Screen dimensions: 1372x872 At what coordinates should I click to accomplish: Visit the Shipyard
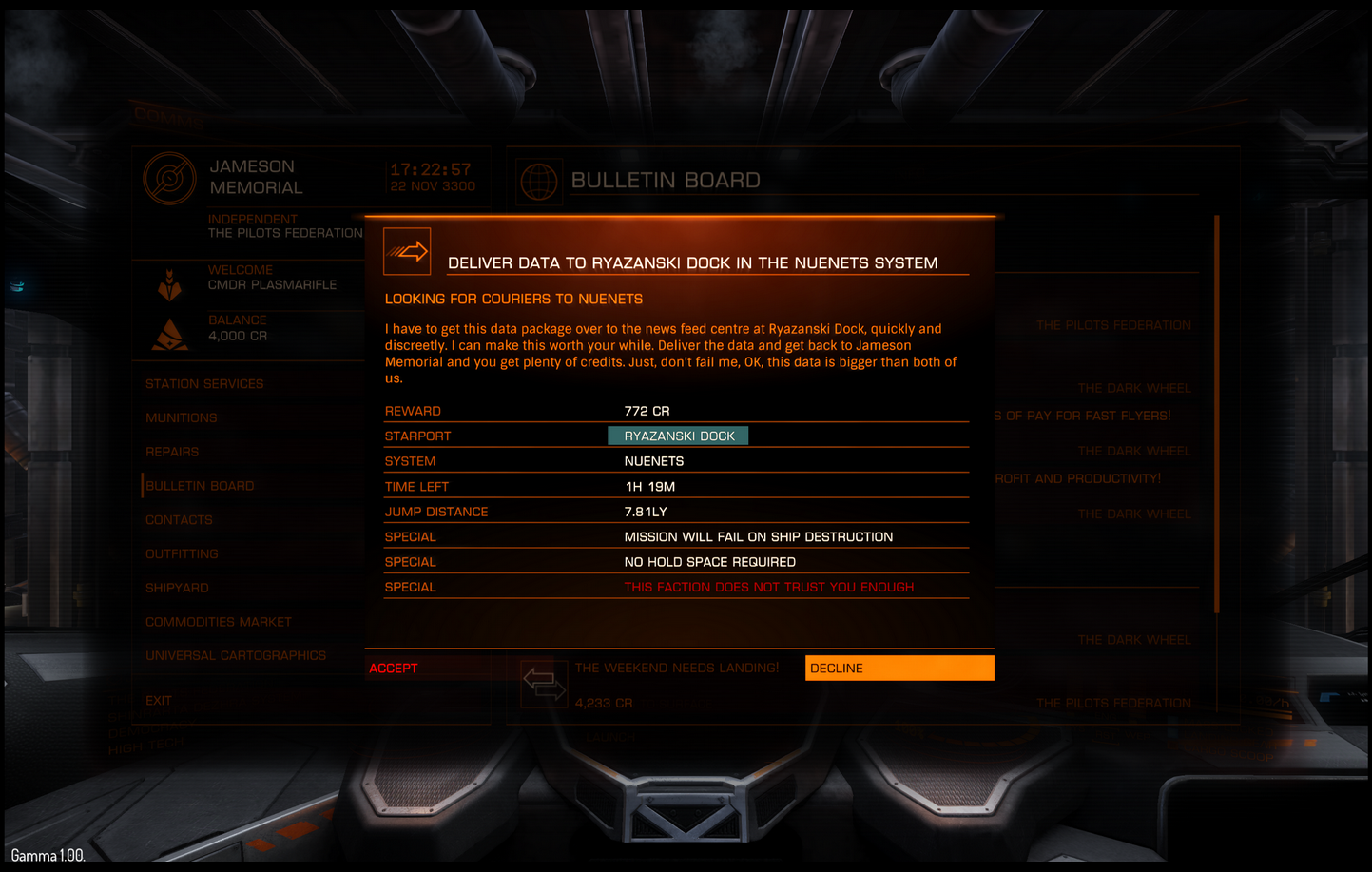(177, 588)
